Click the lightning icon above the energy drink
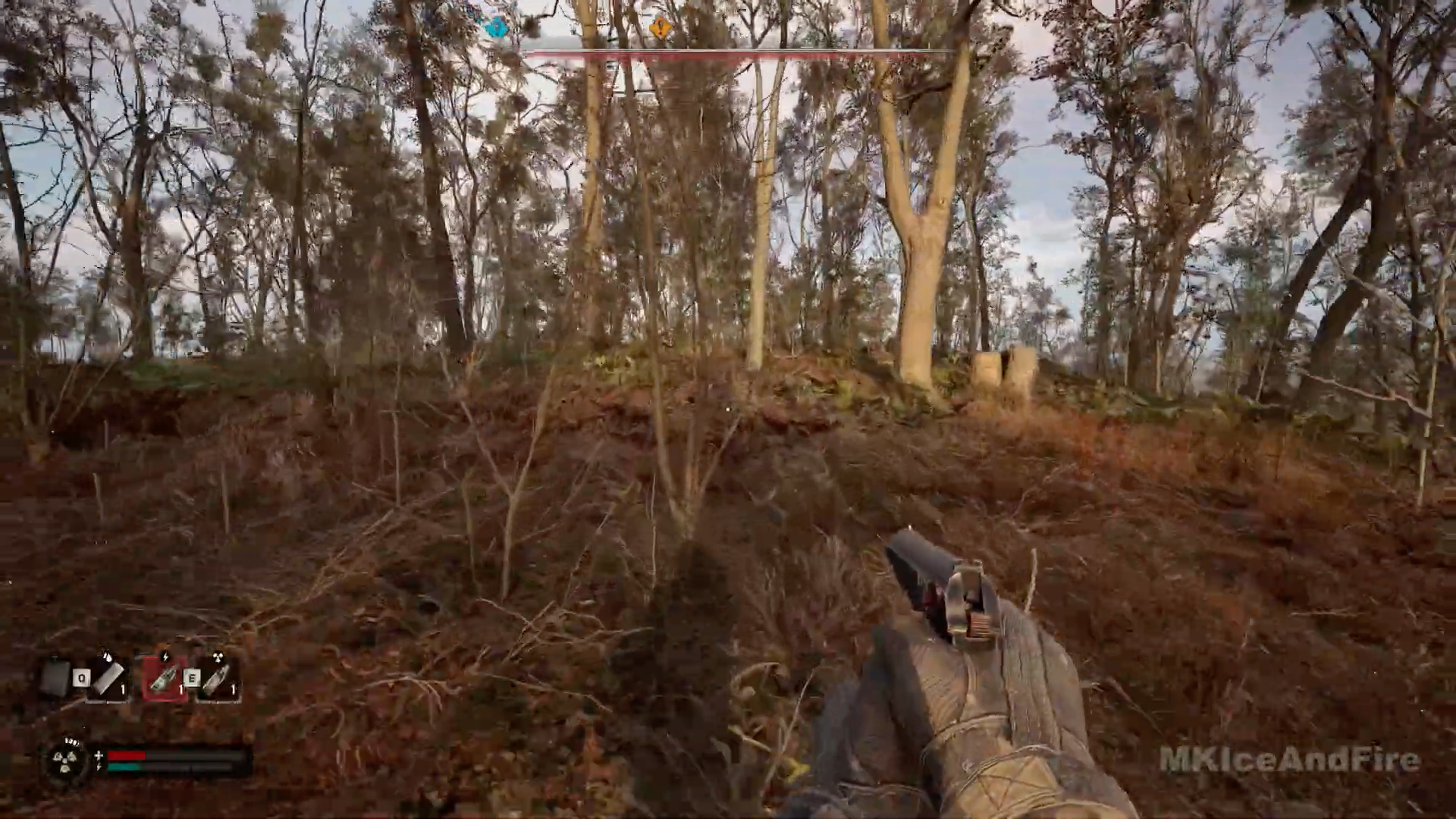 pos(165,657)
